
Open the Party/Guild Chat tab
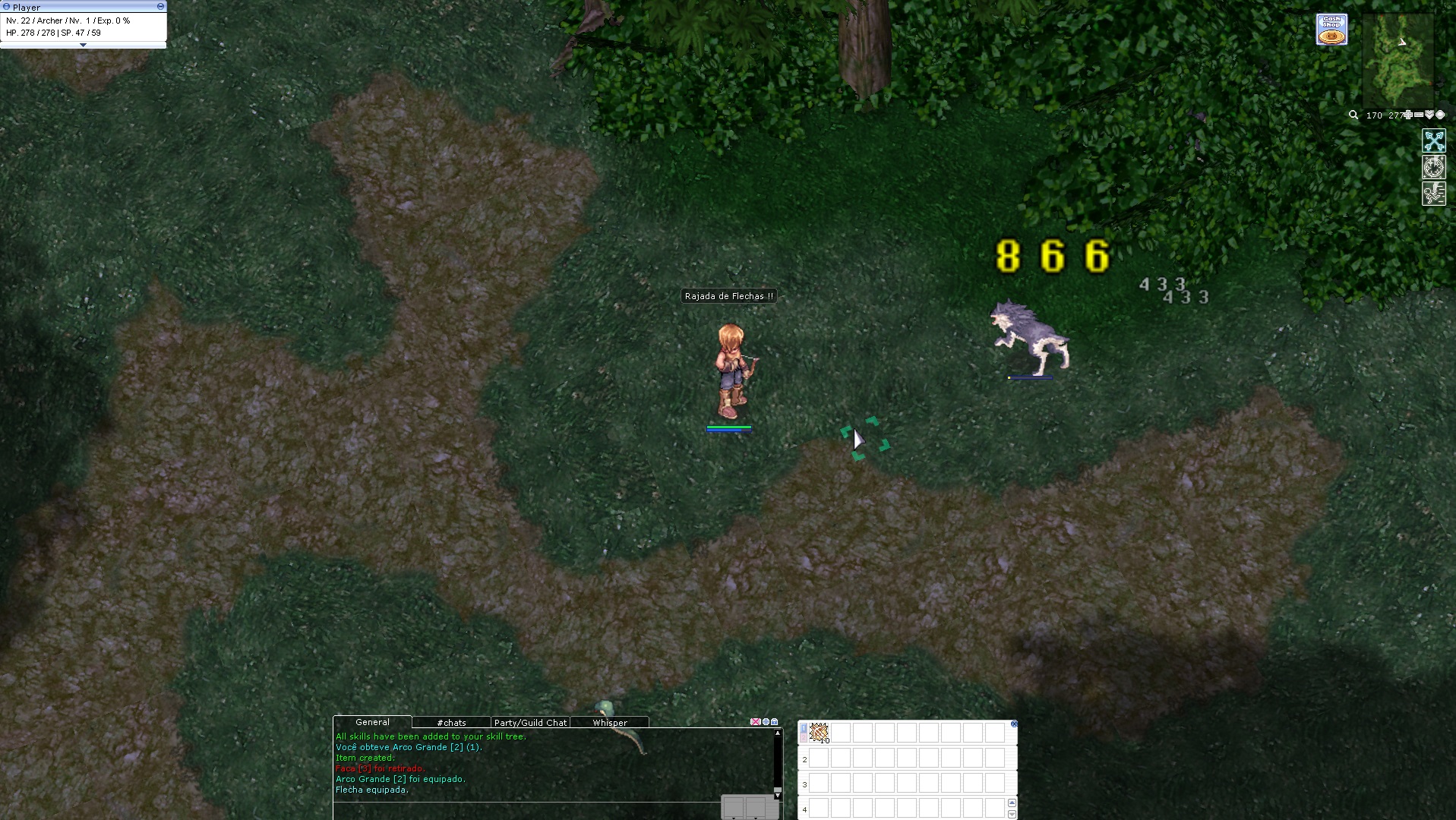(530, 722)
